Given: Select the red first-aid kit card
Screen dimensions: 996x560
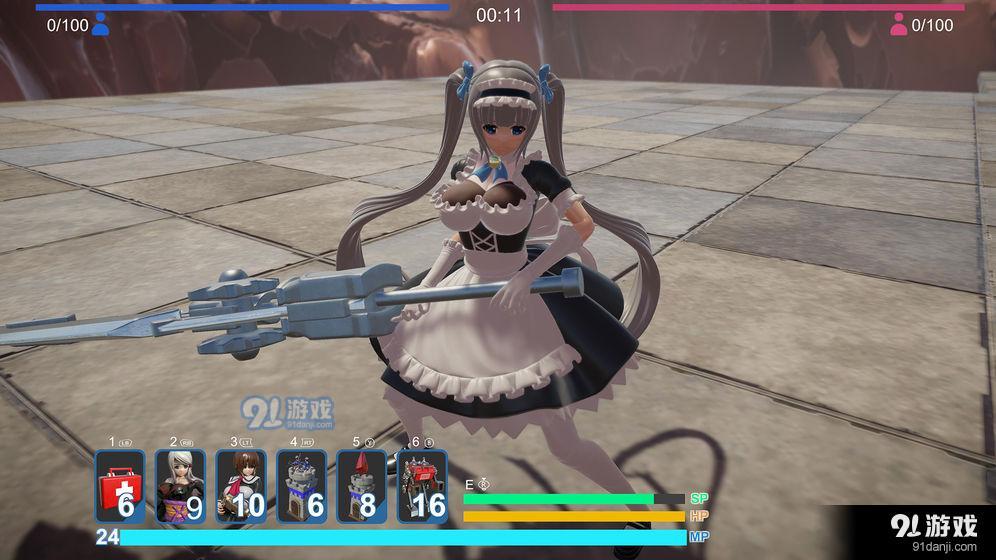Looking at the screenshot, I should (x=120, y=487).
